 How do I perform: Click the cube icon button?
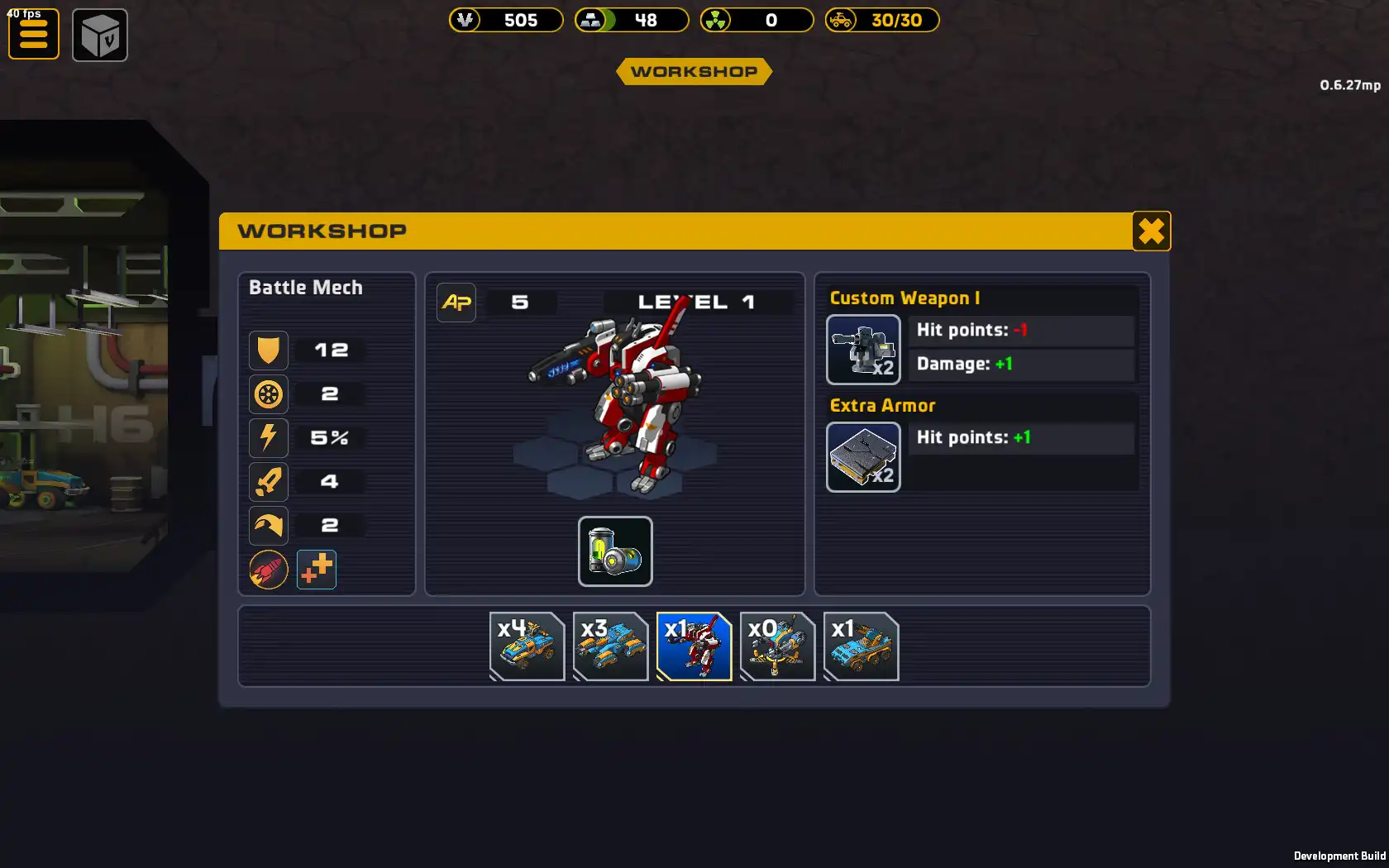tap(100, 36)
